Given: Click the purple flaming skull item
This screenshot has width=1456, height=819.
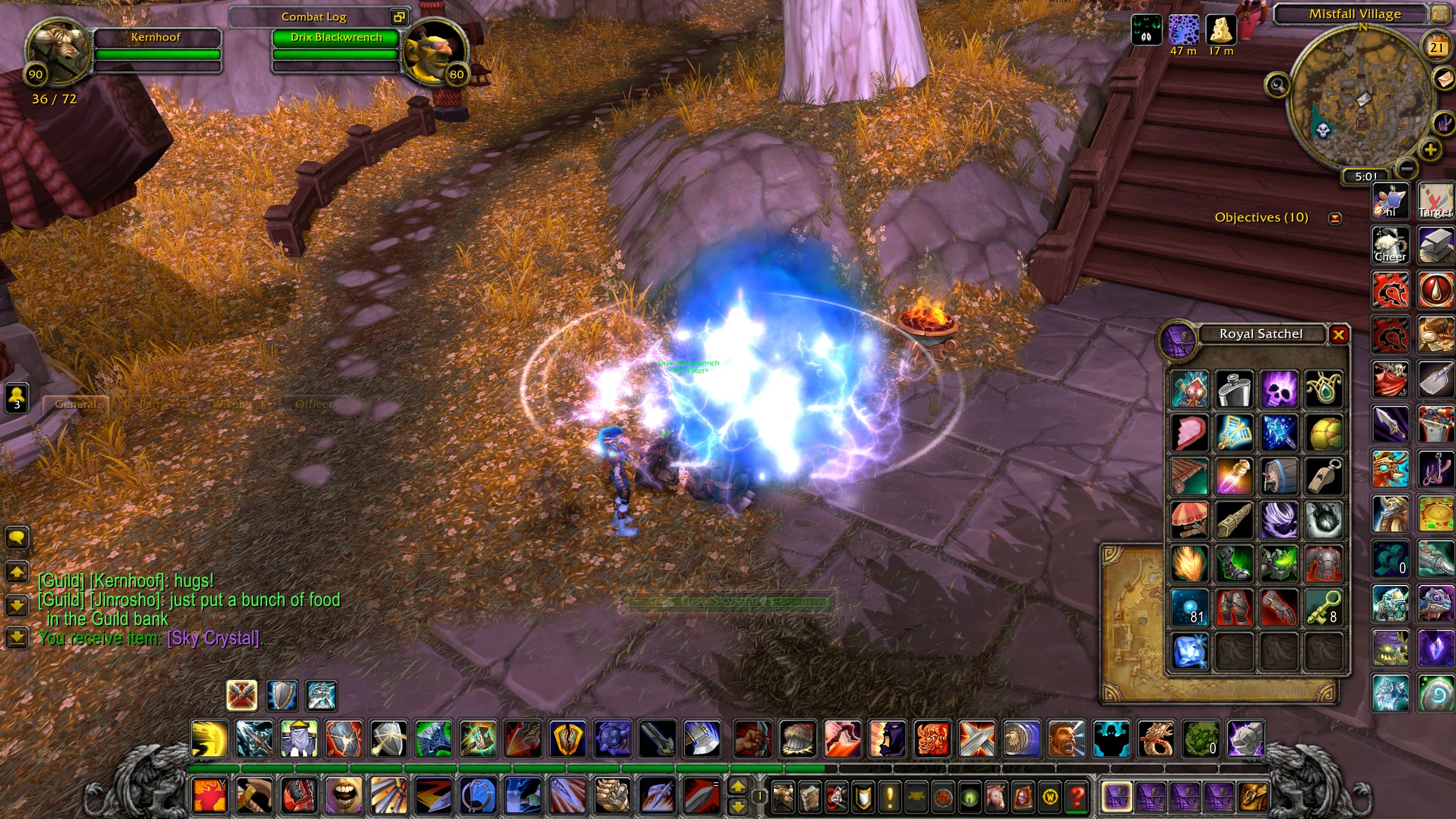Looking at the screenshot, I should pos(1279,389).
